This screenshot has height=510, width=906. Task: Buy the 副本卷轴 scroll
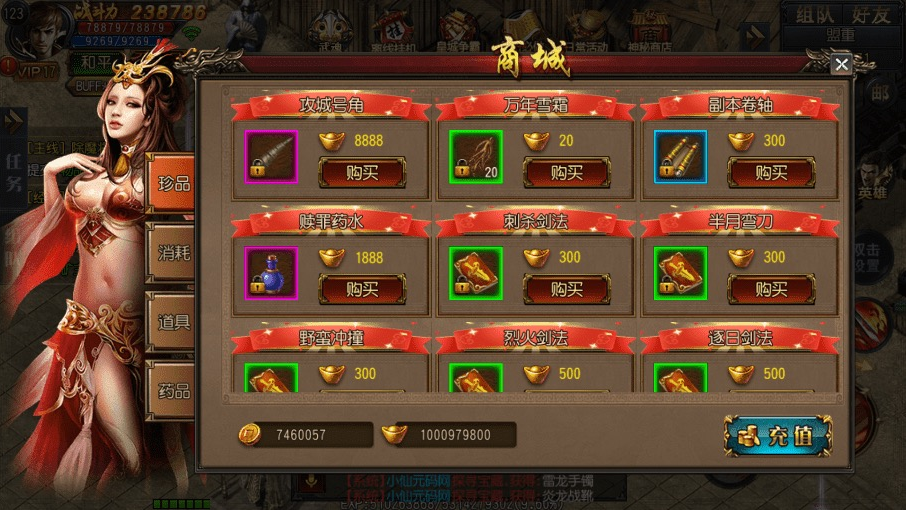pyautogui.click(x=771, y=172)
